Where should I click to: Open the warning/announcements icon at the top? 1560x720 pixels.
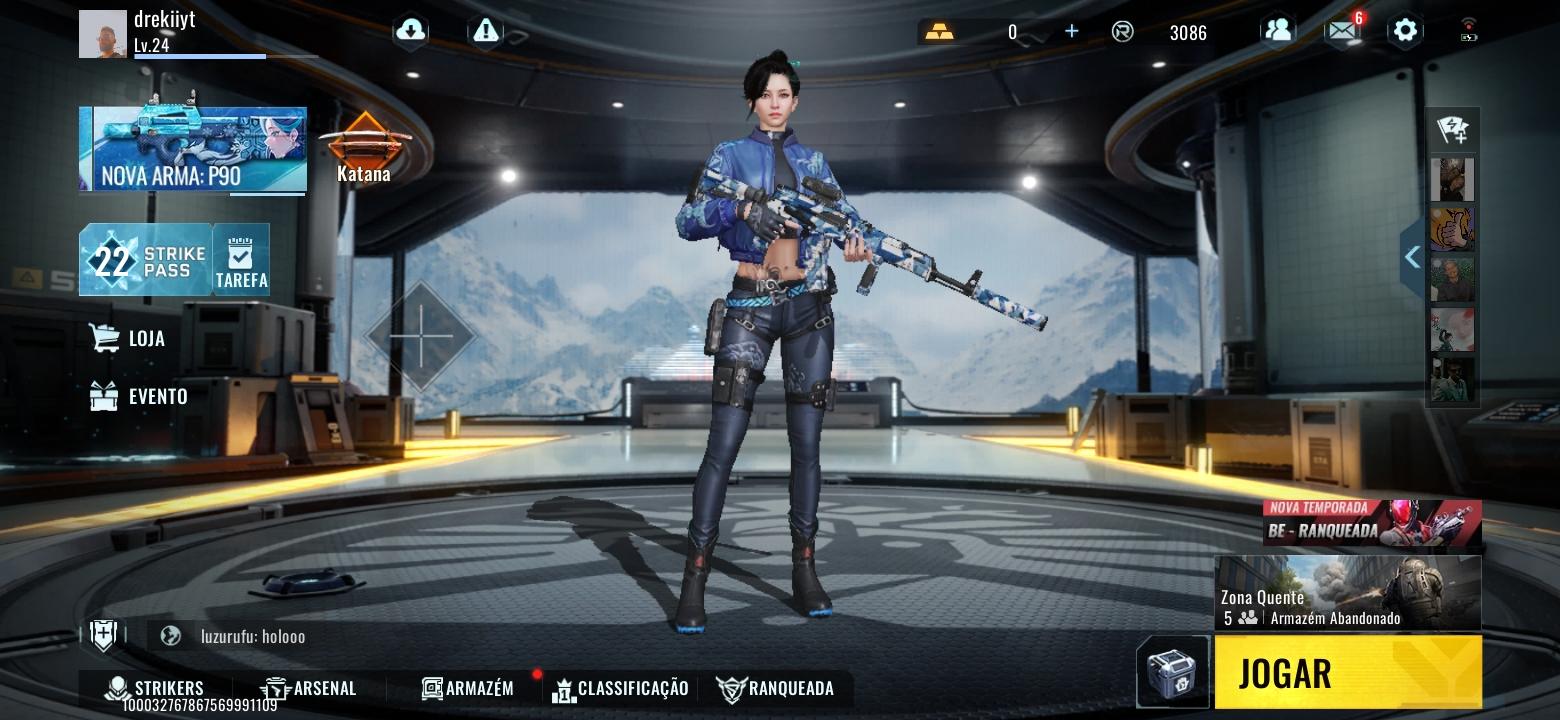(x=486, y=30)
